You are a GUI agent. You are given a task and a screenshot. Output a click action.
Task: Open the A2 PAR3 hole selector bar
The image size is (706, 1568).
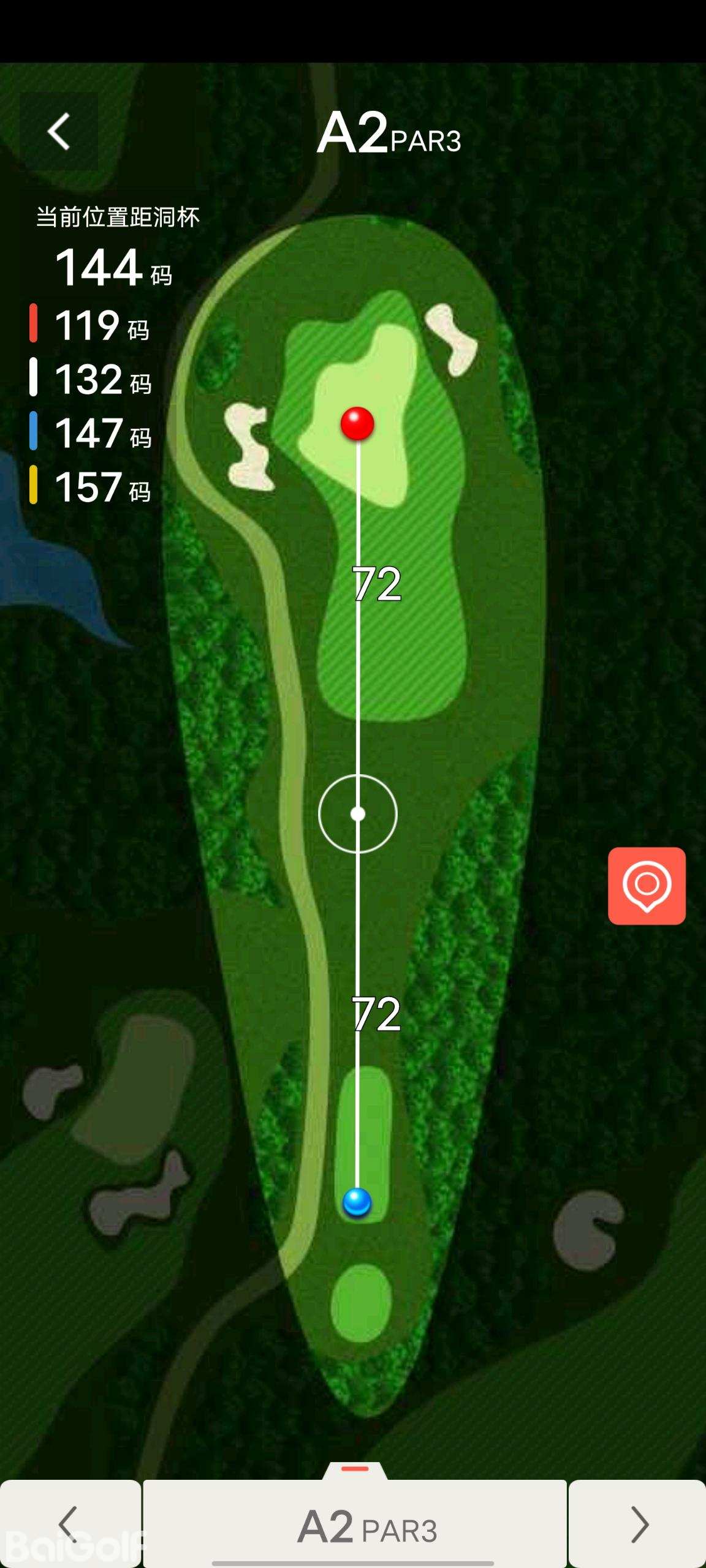coord(355,1525)
